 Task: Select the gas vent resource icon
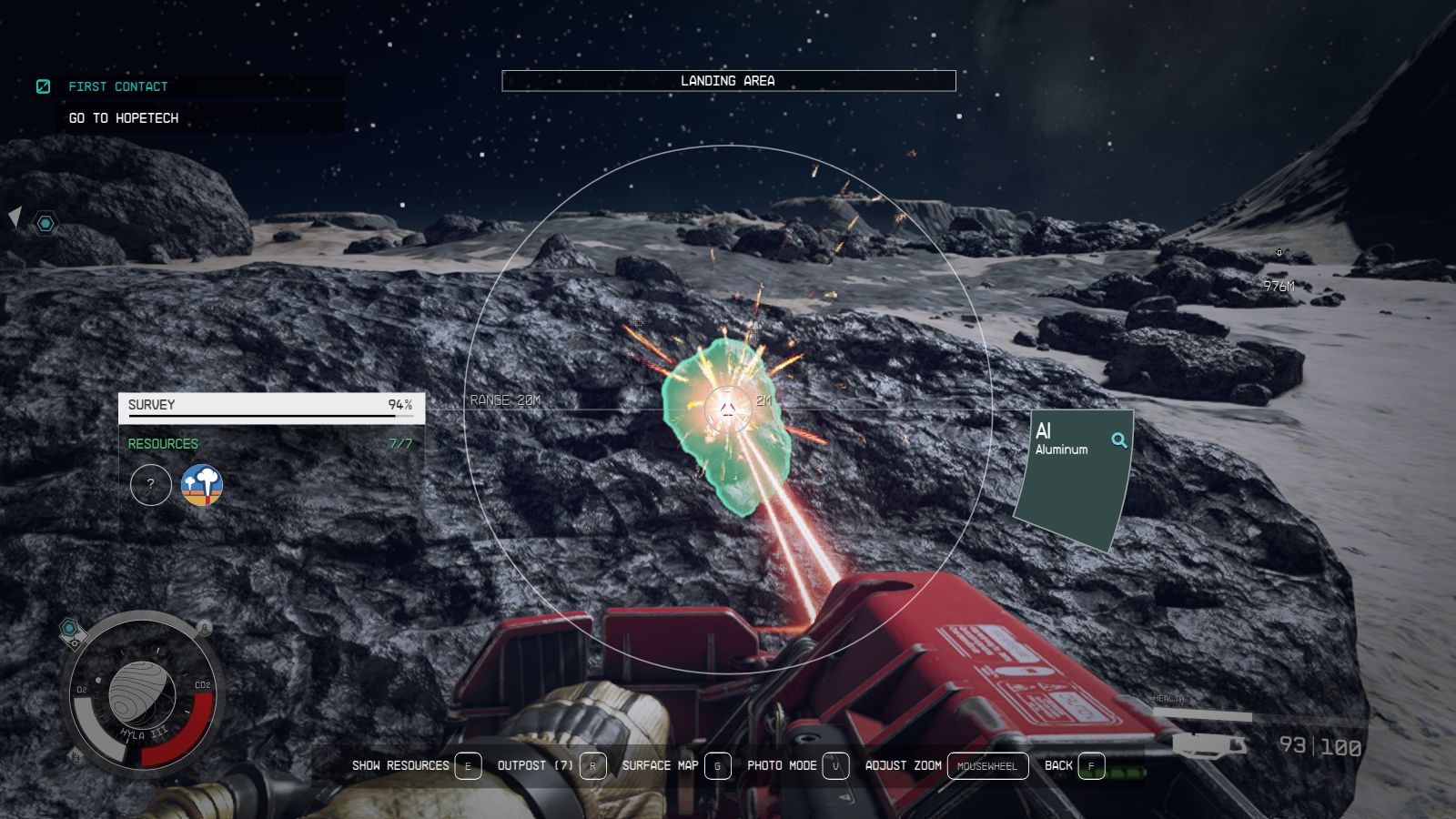pos(202,485)
